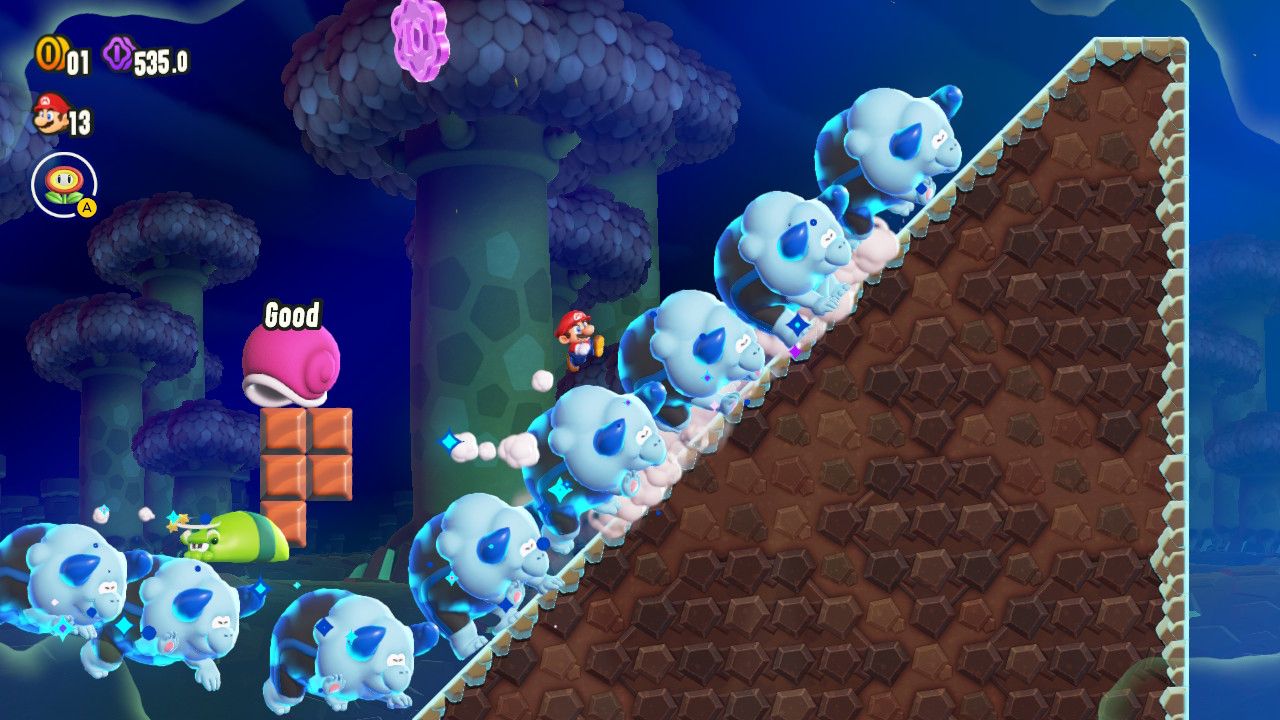
Task: Click the blue sparkle near the dizzy Wiggler
Action: pos(170,516)
